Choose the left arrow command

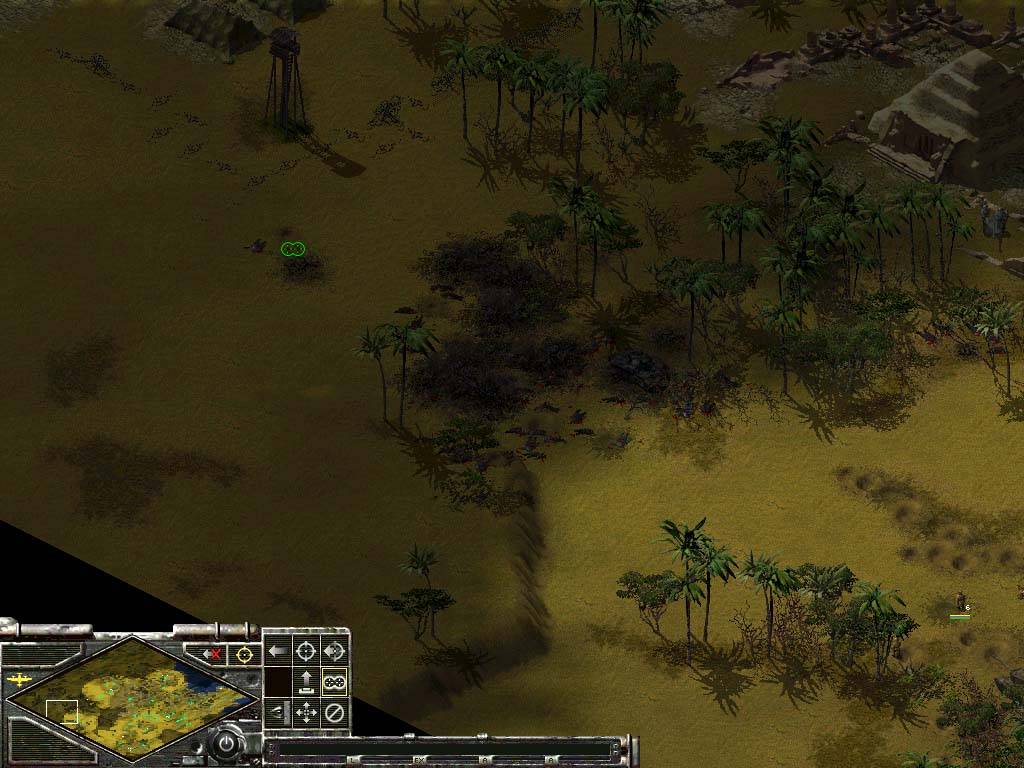tap(278, 651)
